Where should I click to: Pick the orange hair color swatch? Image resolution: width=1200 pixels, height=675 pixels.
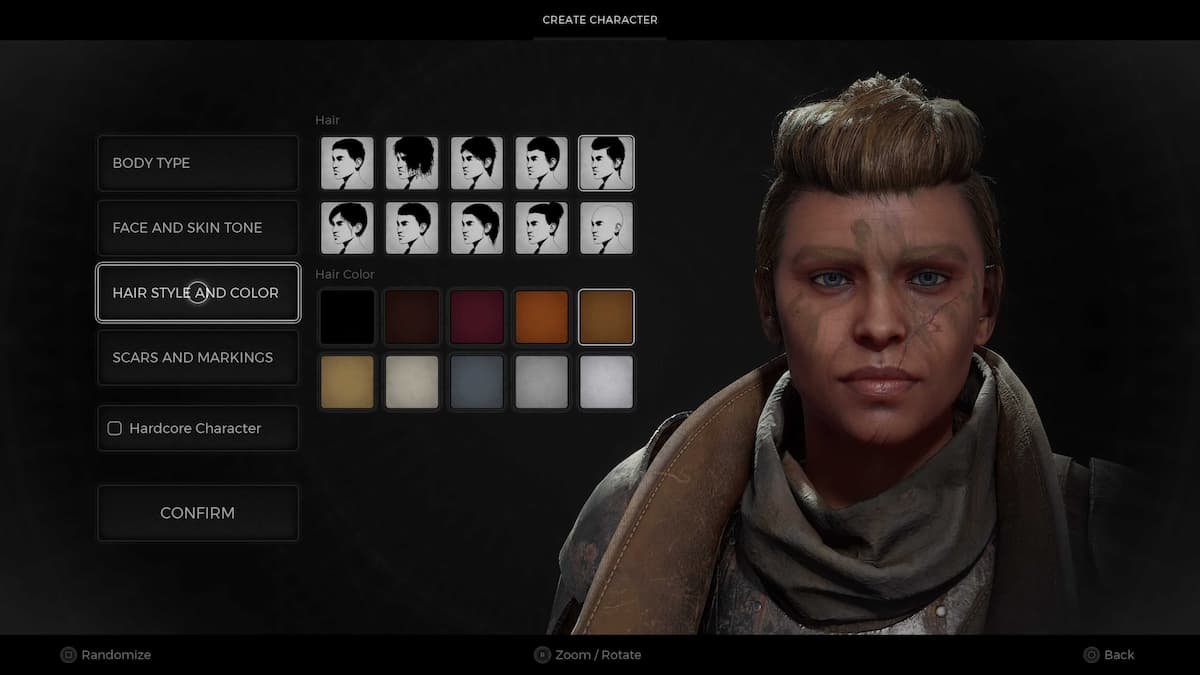point(541,317)
